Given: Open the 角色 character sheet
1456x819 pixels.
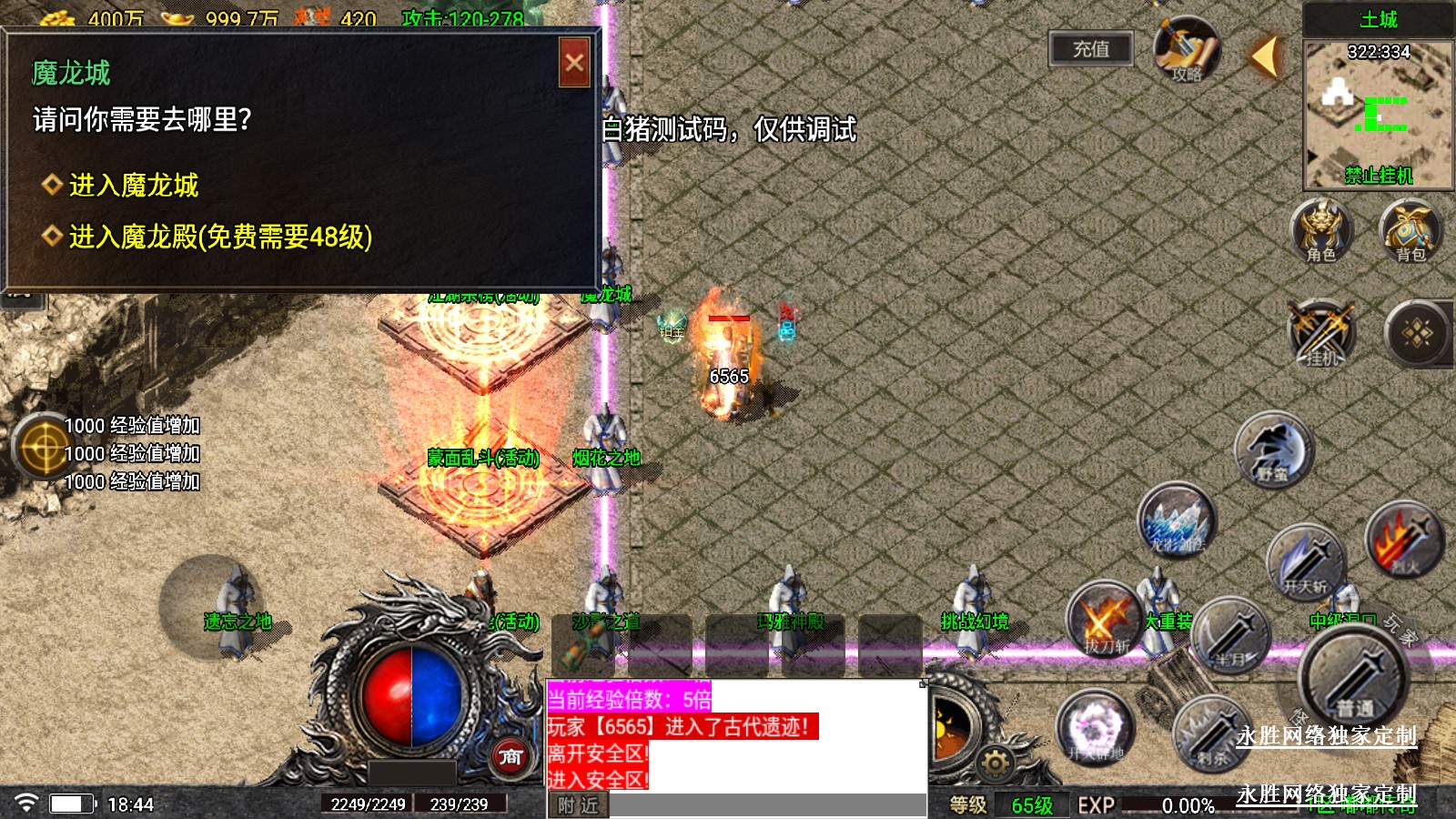Looking at the screenshot, I should tap(1321, 231).
